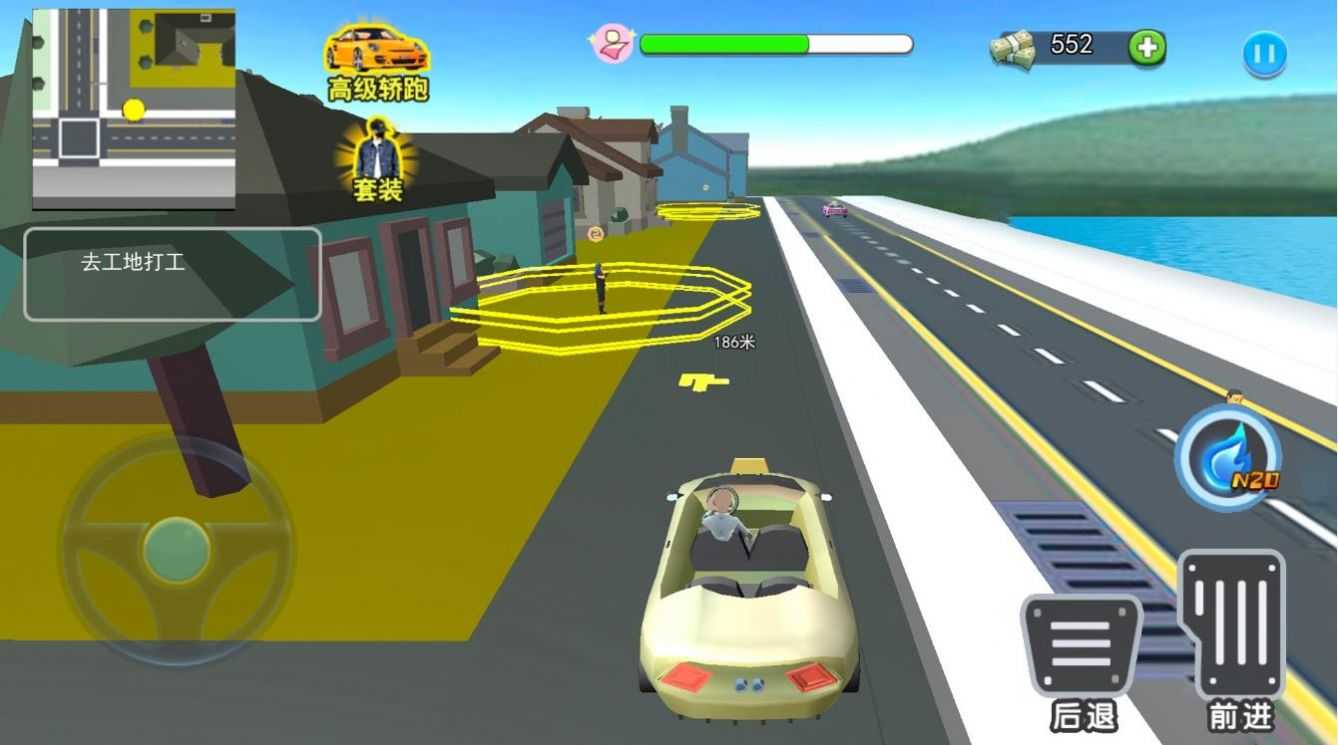
Task: Pause the game
Action: (x=1264, y=54)
